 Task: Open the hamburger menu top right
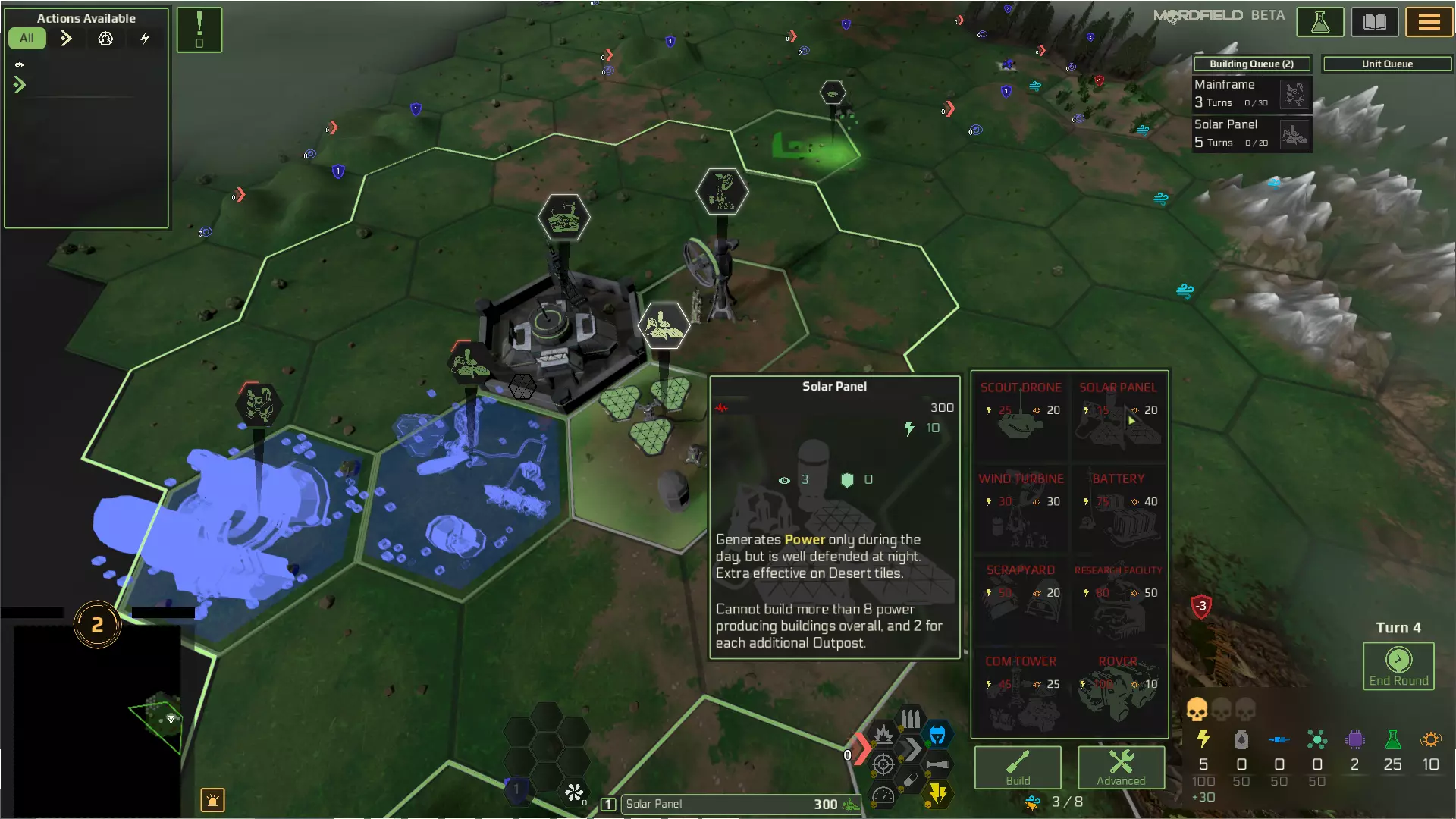[1429, 22]
